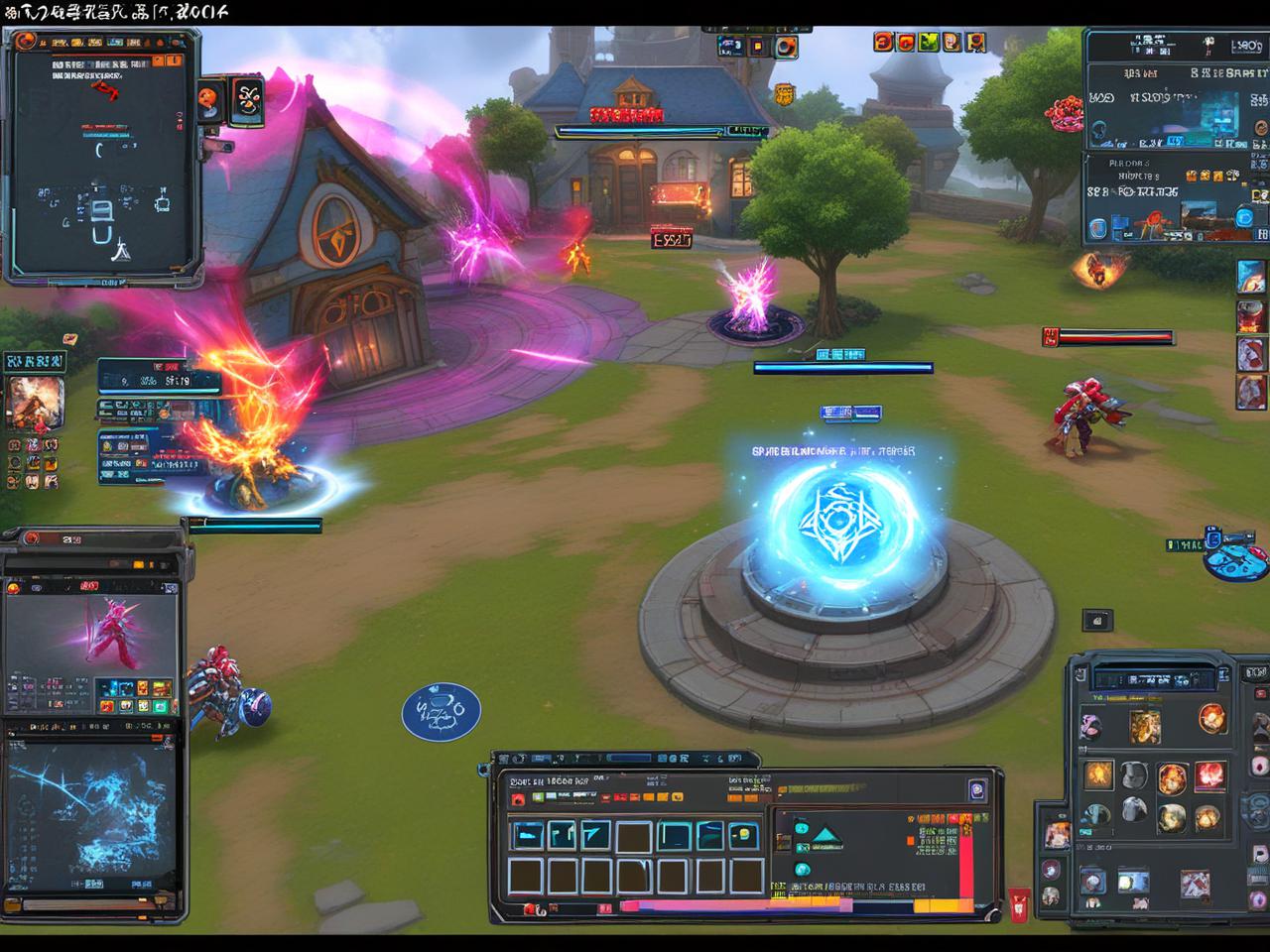Select the hotbar slot with yellow item

pos(744,835)
